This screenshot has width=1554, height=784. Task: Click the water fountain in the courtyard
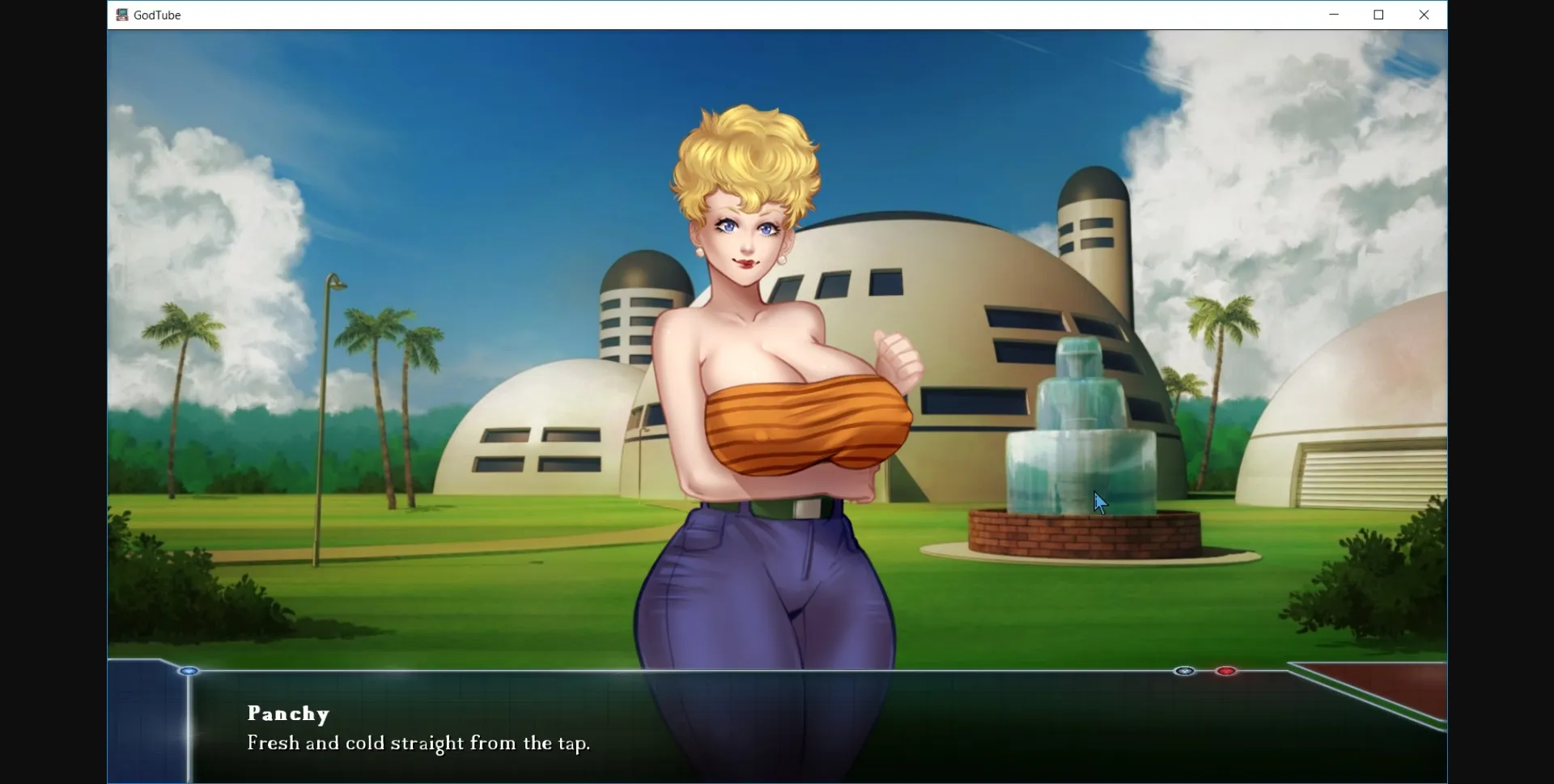pyautogui.click(x=1081, y=453)
